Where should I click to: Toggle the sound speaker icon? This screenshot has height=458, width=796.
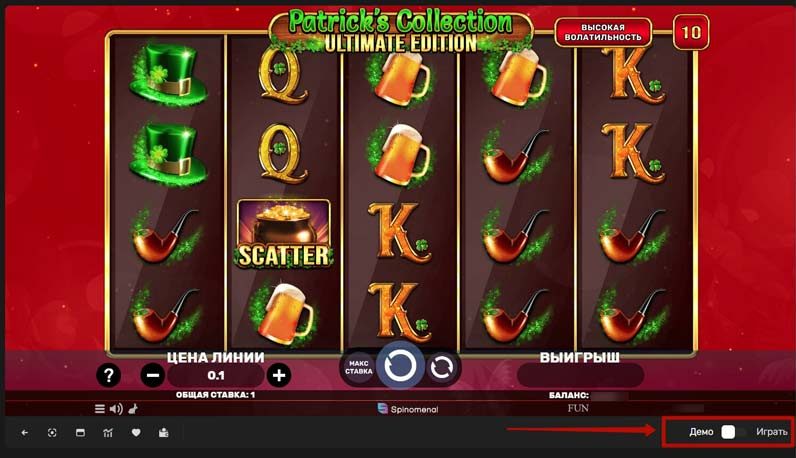(115, 408)
